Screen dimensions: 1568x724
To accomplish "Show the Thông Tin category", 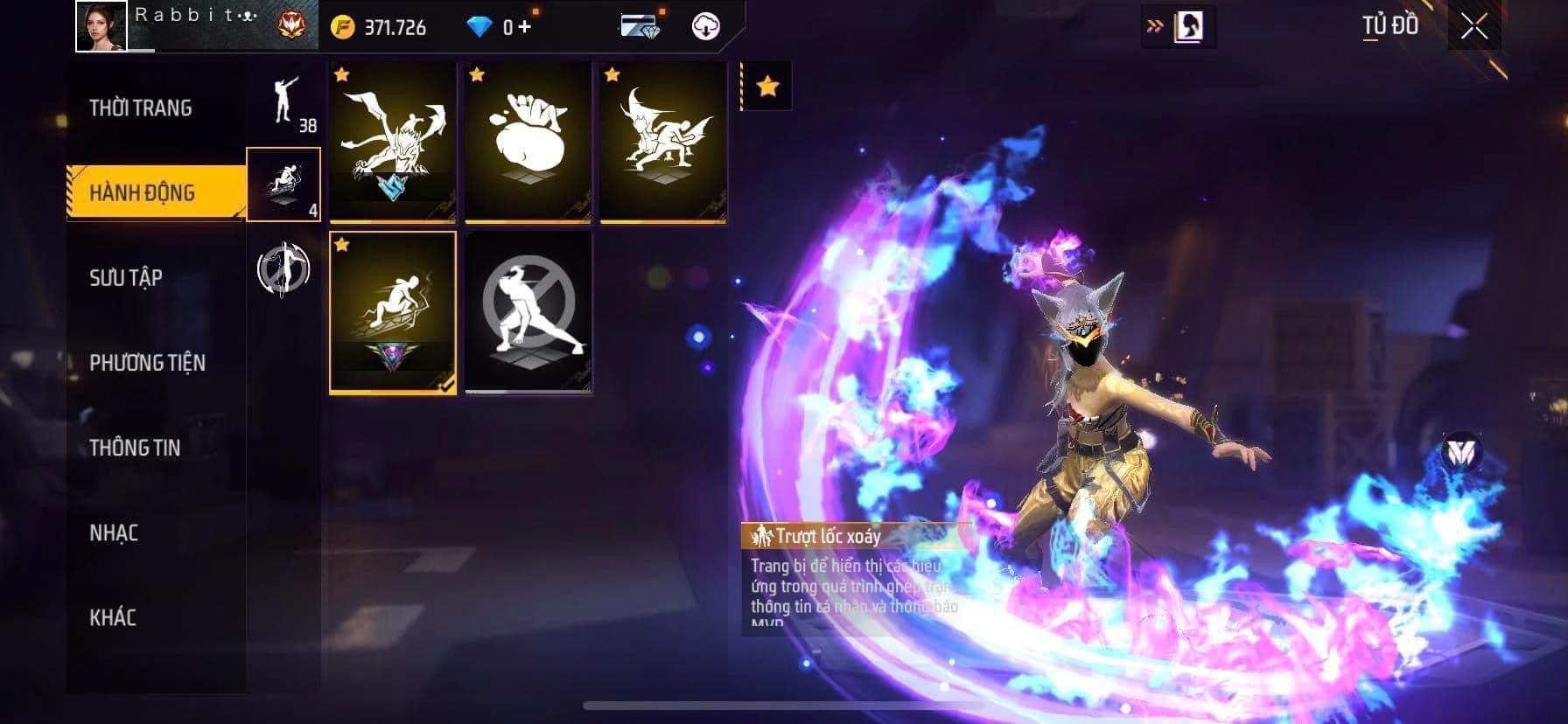I will point(135,448).
